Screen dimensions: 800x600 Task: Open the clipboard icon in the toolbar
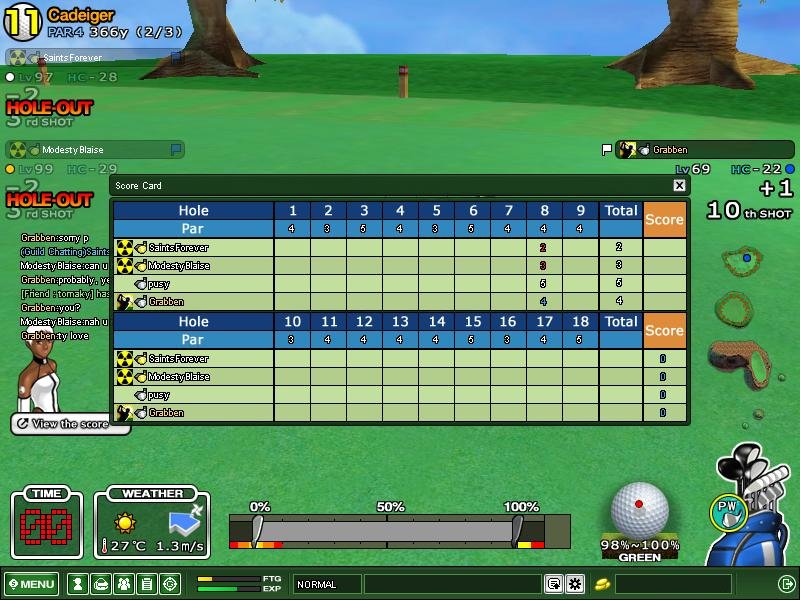pyautogui.click(x=146, y=584)
